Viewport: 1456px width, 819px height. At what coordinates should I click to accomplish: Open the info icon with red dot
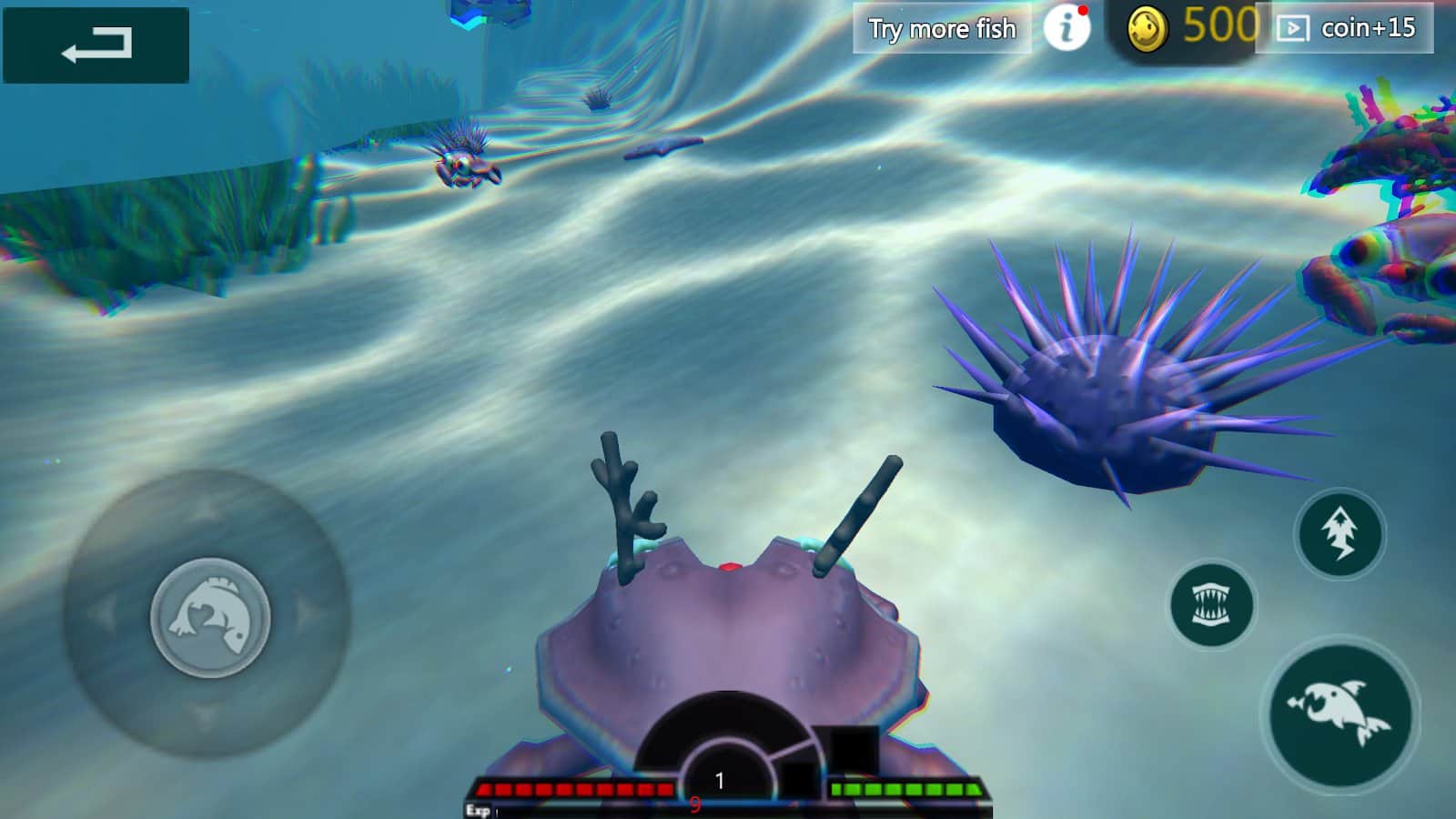[1066, 28]
